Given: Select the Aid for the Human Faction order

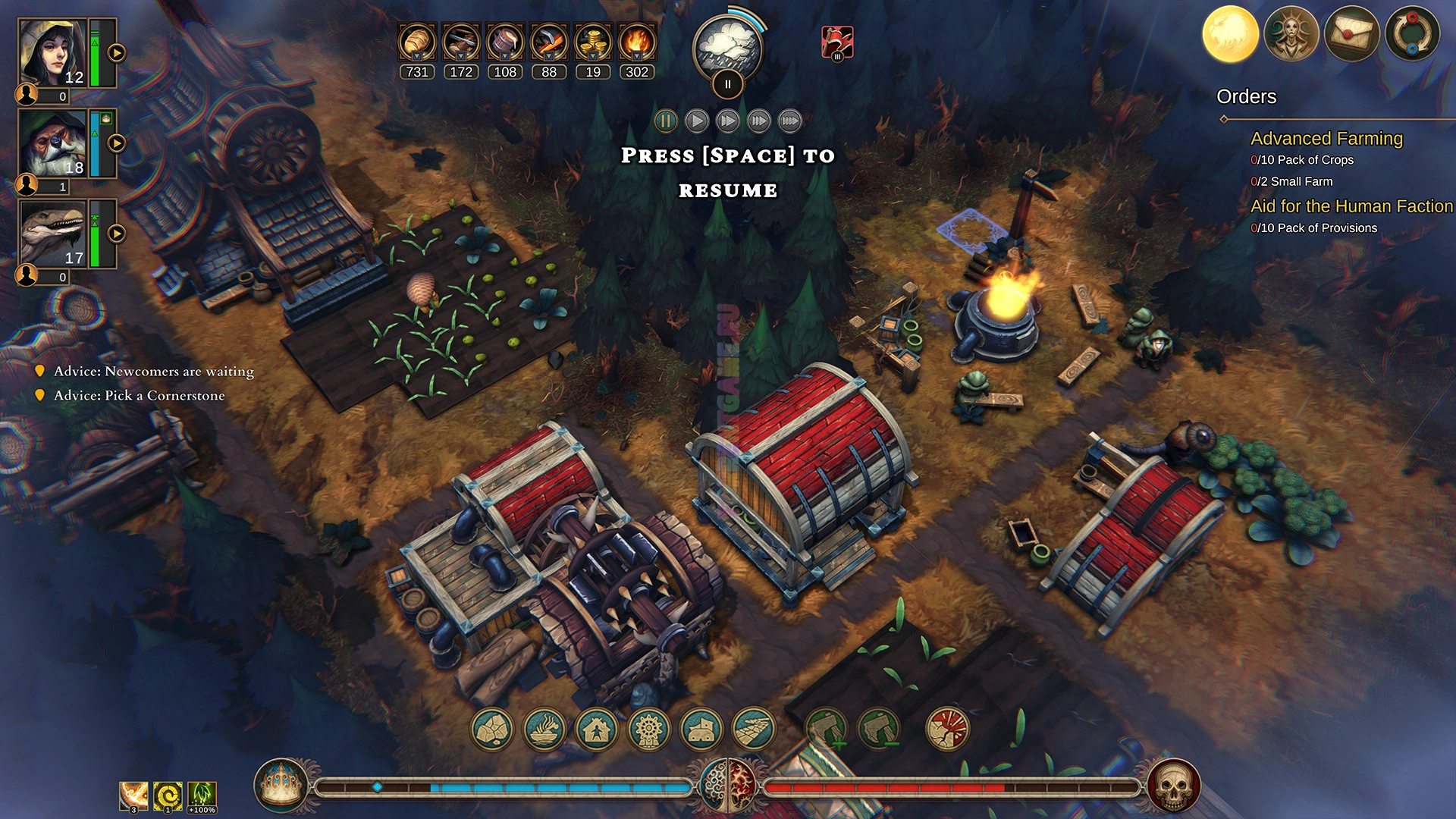Looking at the screenshot, I should point(1351,206).
